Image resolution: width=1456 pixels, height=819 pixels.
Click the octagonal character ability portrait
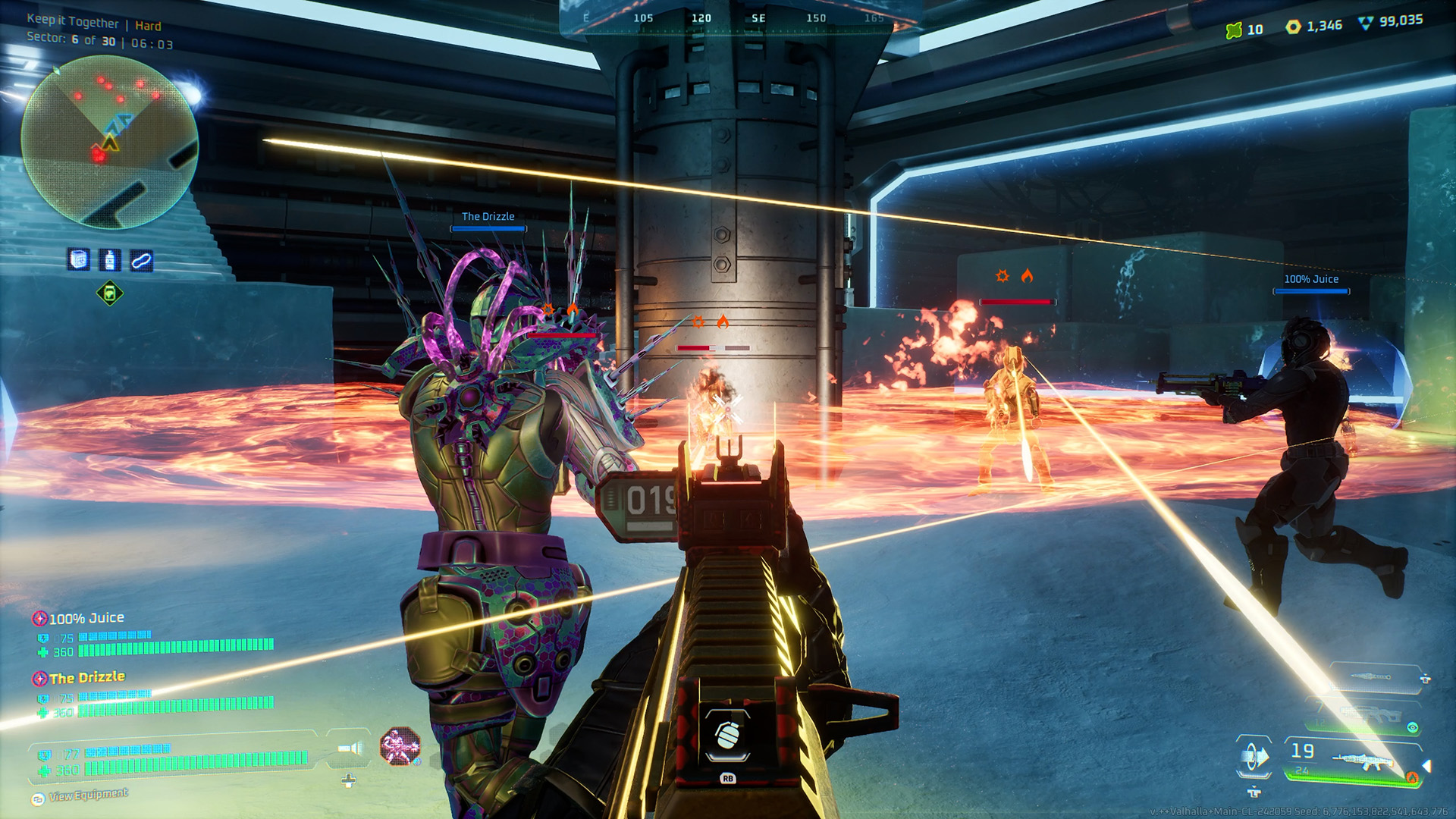pos(400,746)
